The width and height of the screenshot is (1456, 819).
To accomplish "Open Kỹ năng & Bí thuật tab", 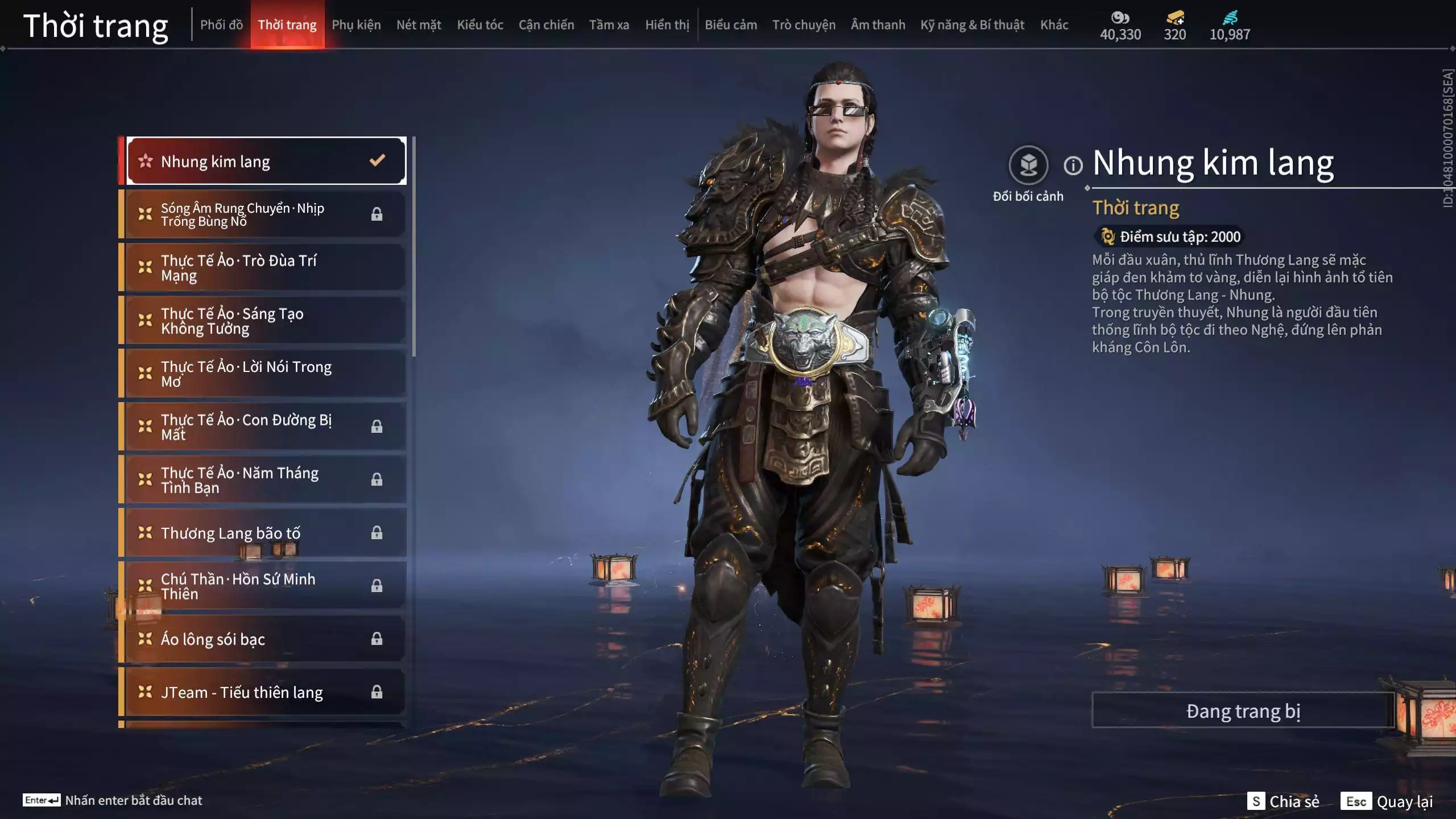I will [x=972, y=25].
